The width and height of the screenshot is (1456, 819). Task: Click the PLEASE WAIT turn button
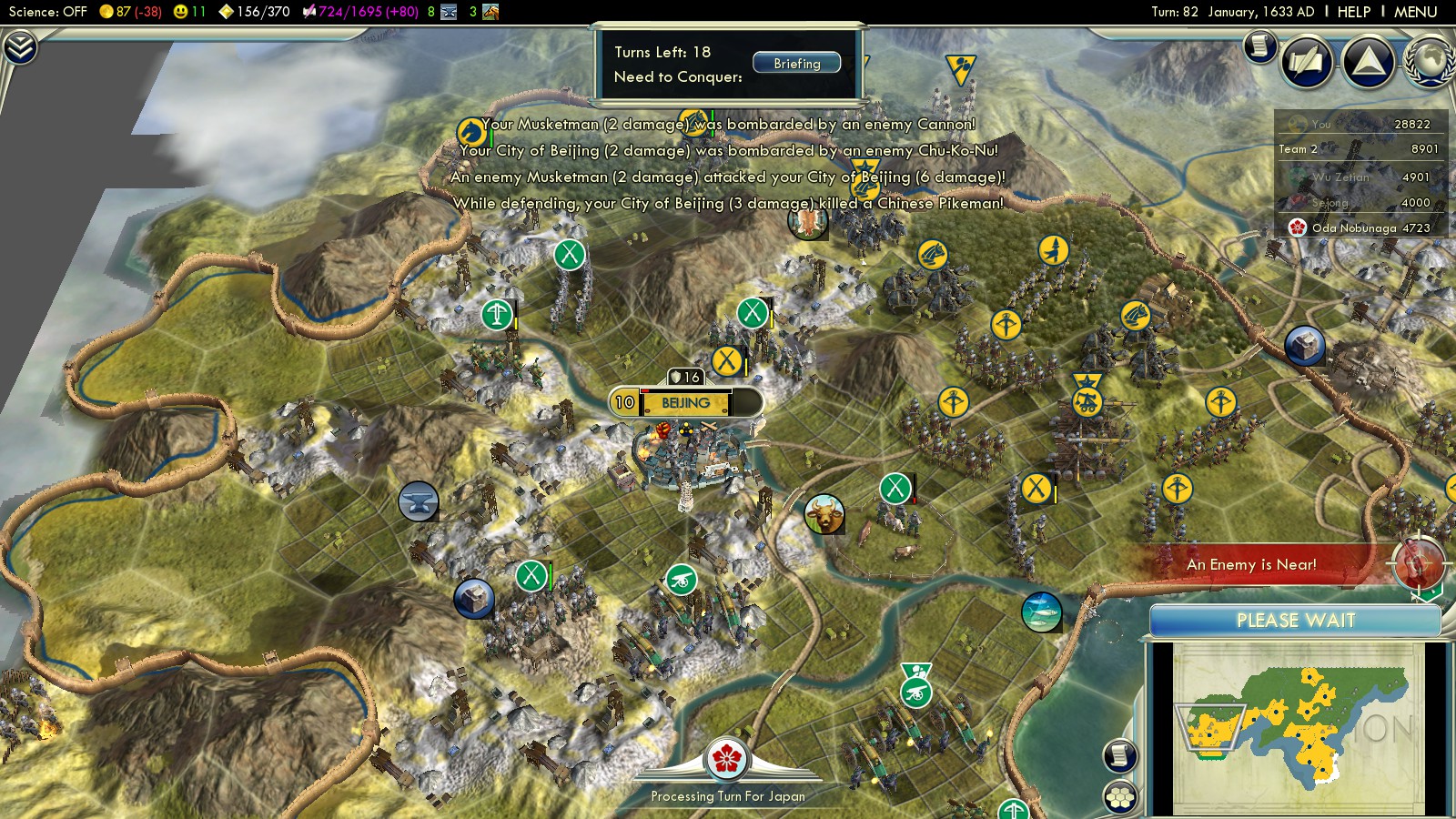[1295, 621]
